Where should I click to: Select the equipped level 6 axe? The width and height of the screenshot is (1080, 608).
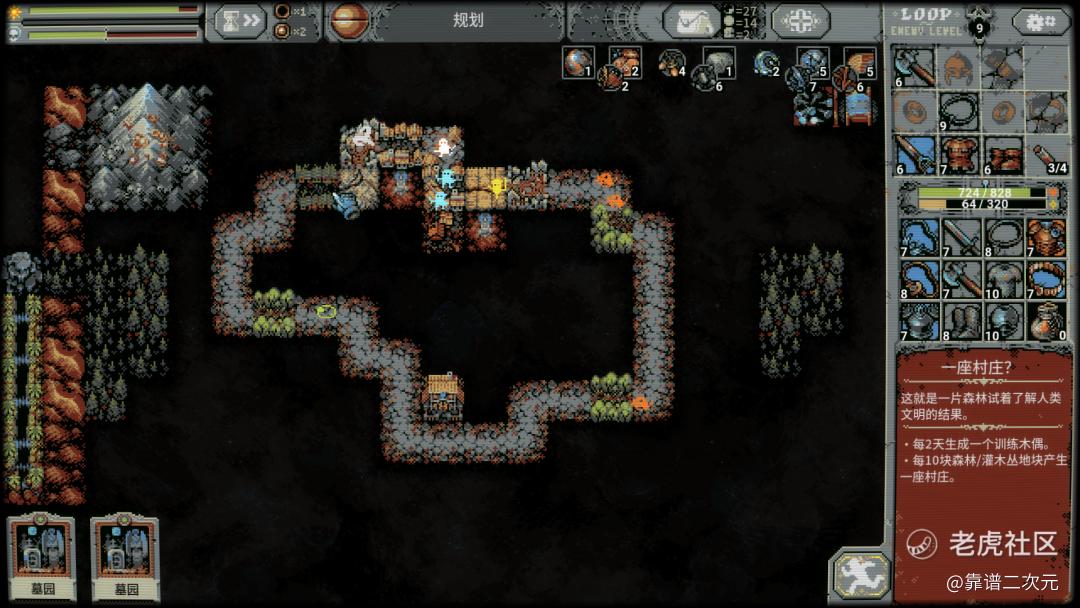click(x=914, y=68)
